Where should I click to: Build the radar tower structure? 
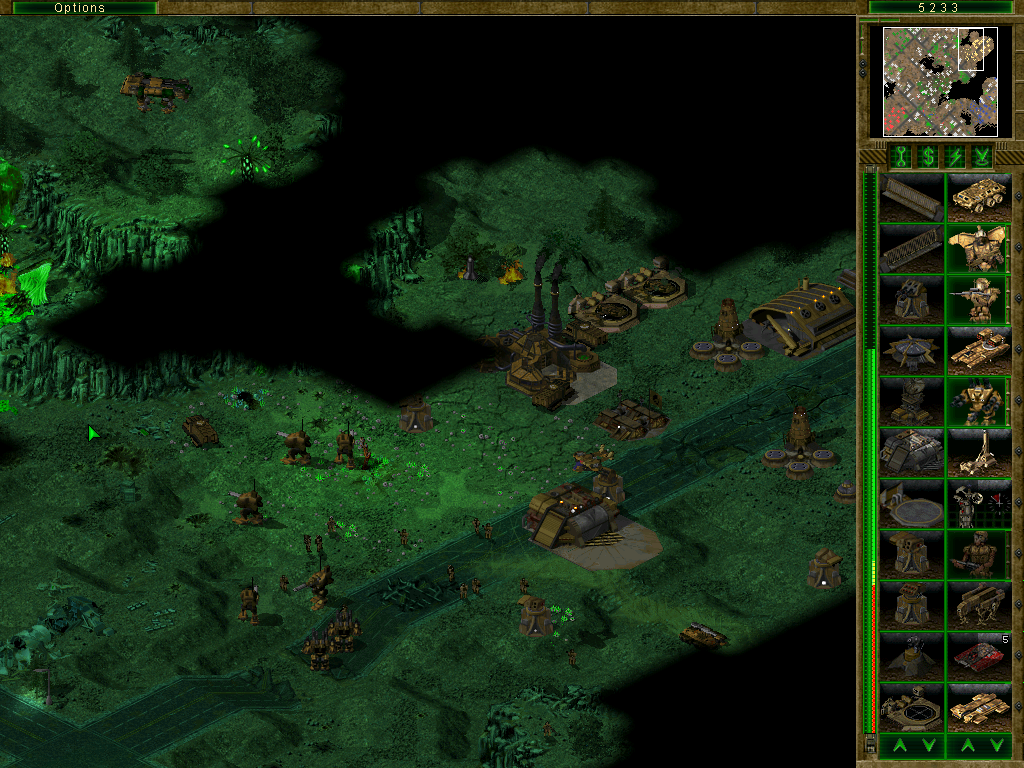coord(911,402)
